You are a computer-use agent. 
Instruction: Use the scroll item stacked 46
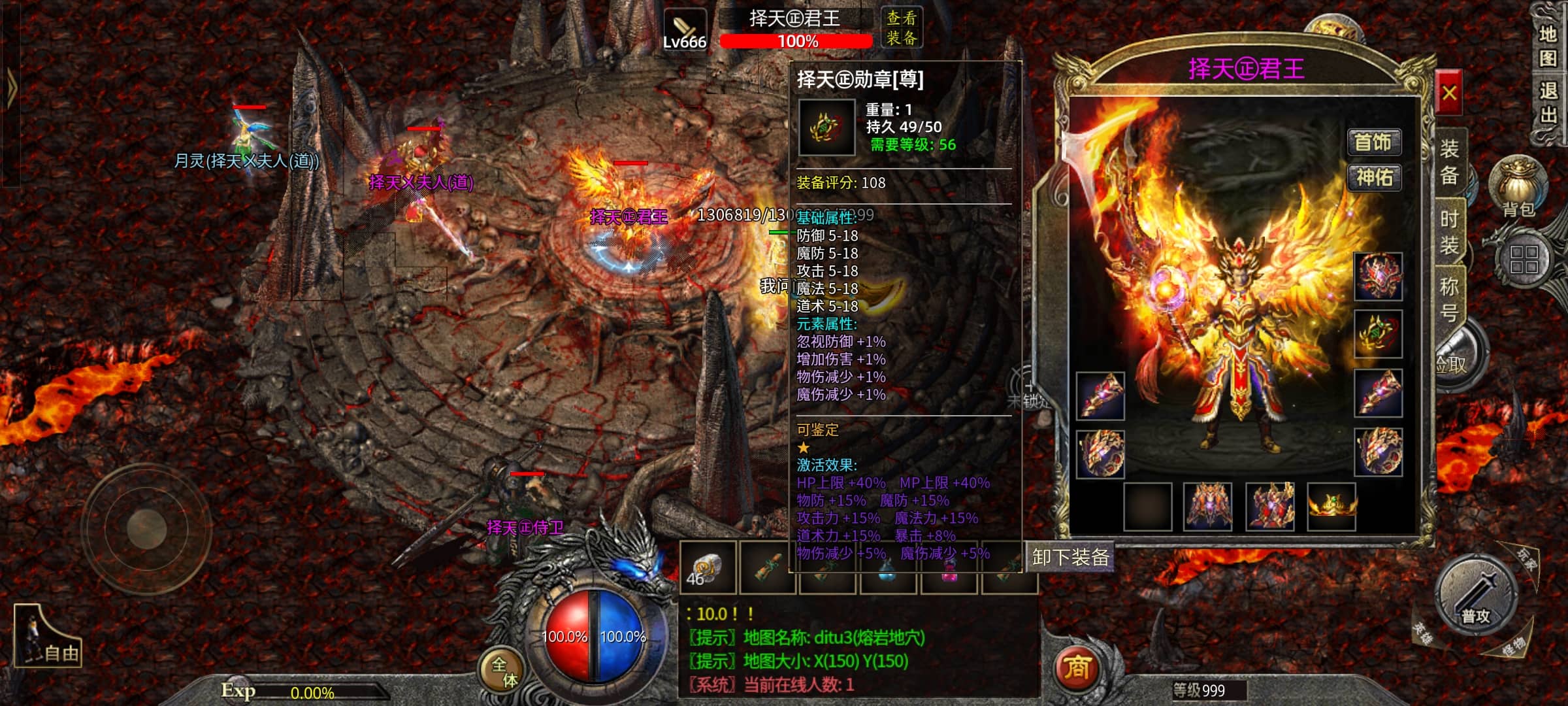click(708, 567)
